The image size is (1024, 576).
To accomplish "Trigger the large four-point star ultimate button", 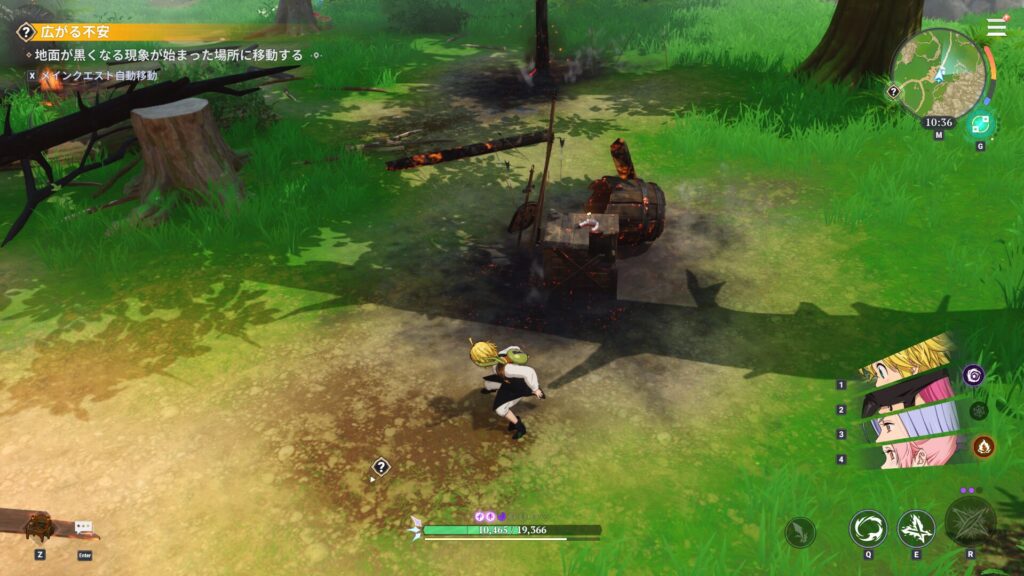I will coord(970,520).
